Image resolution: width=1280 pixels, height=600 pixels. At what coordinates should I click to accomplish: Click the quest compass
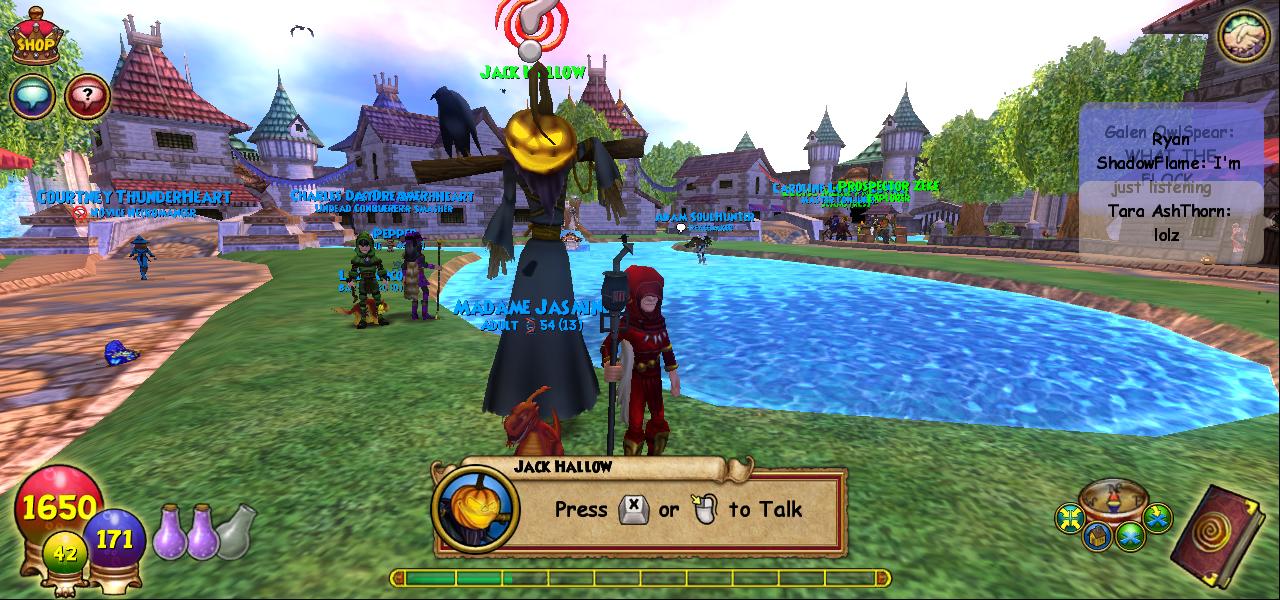click(x=1113, y=498)
